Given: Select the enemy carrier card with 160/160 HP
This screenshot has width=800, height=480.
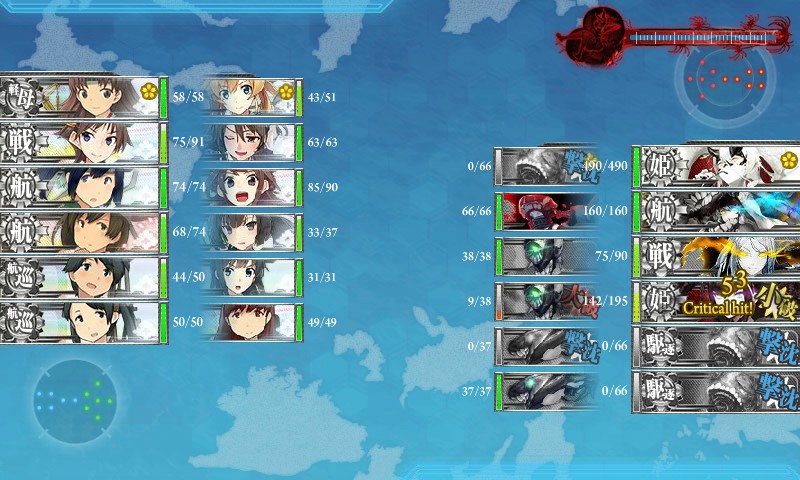Looking at the screenshot, I should (715, 211).
